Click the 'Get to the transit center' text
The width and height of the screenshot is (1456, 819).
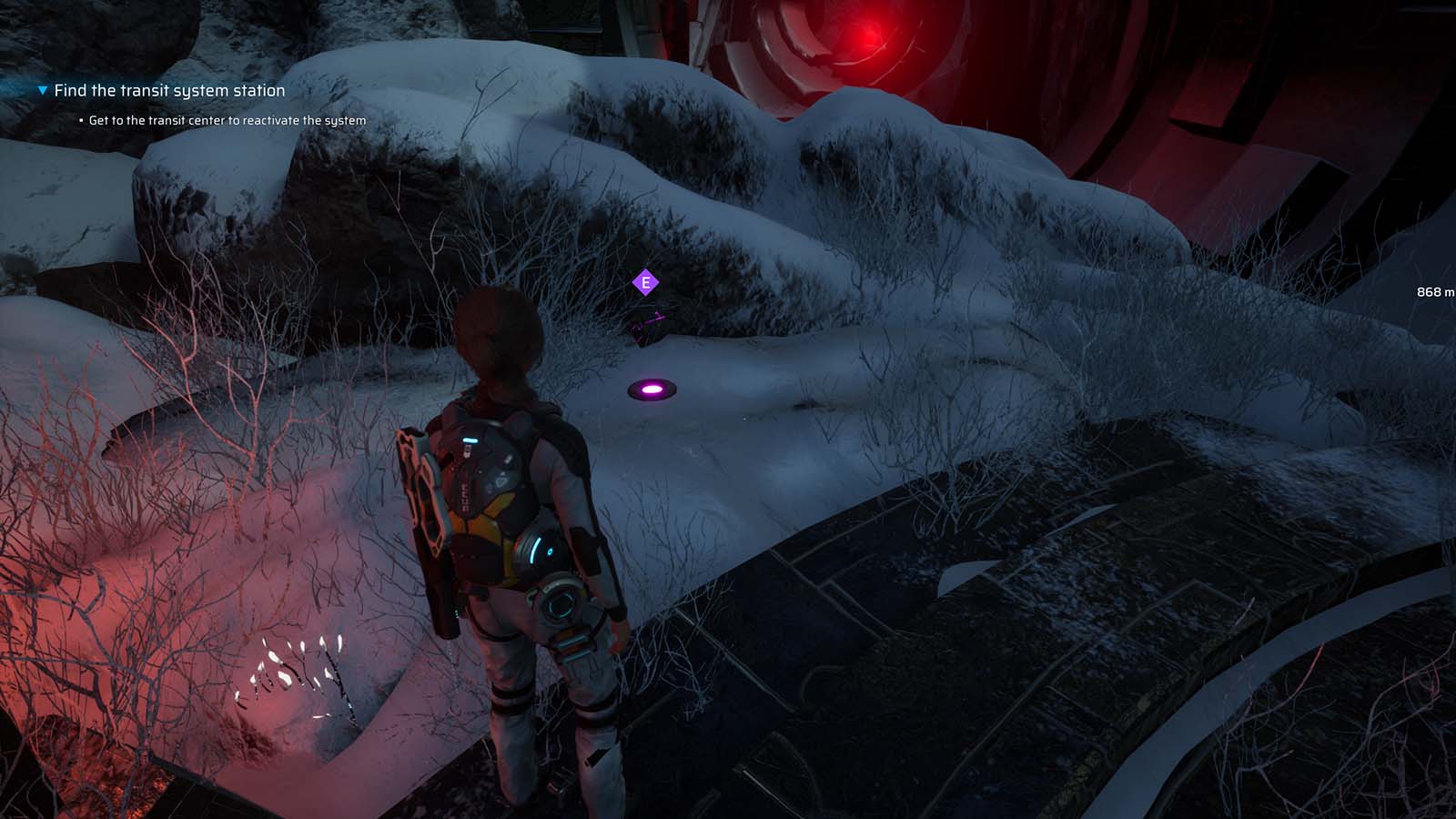coord(227,119)
